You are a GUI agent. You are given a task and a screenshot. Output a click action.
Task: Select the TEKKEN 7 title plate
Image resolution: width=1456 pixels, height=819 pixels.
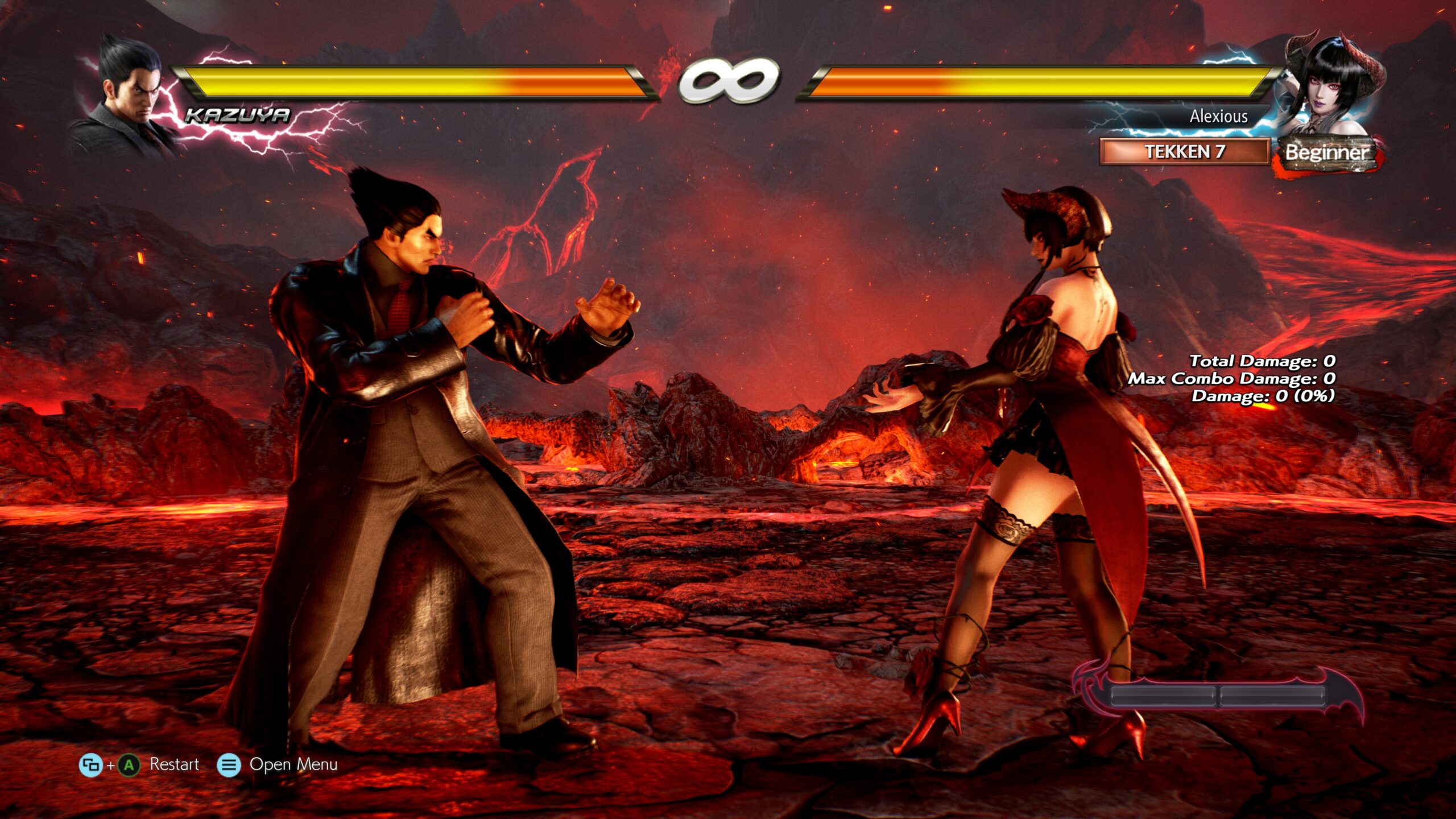click(1184, 151)
